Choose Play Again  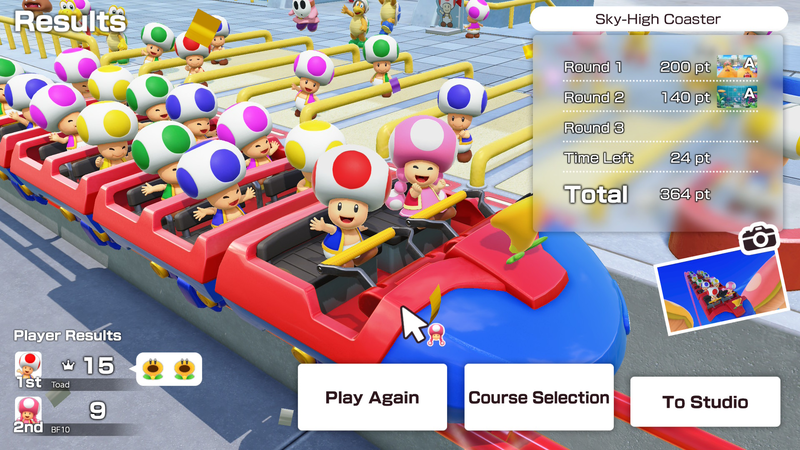pyautogui.click(x=372, y=397)
